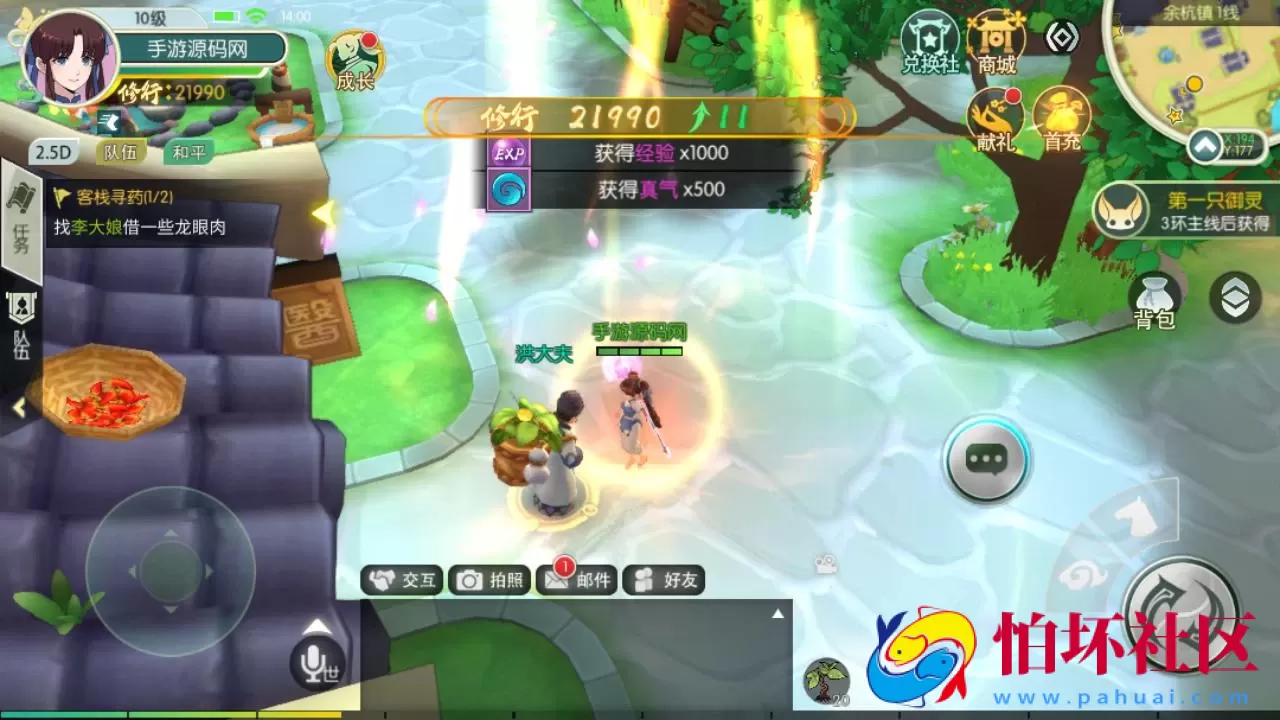View the 第一只御灵 spirit reward banner
The width and height of the screenshot is (1280, 720).
(1185, 210)
